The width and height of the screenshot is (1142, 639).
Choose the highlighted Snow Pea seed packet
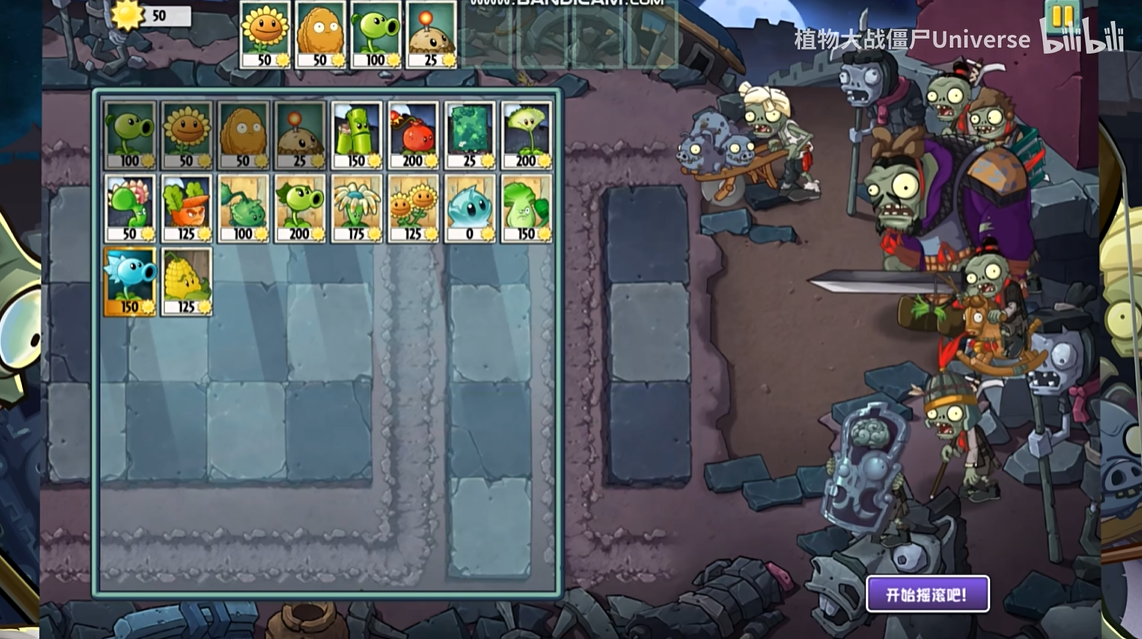[x=130, y=282]
